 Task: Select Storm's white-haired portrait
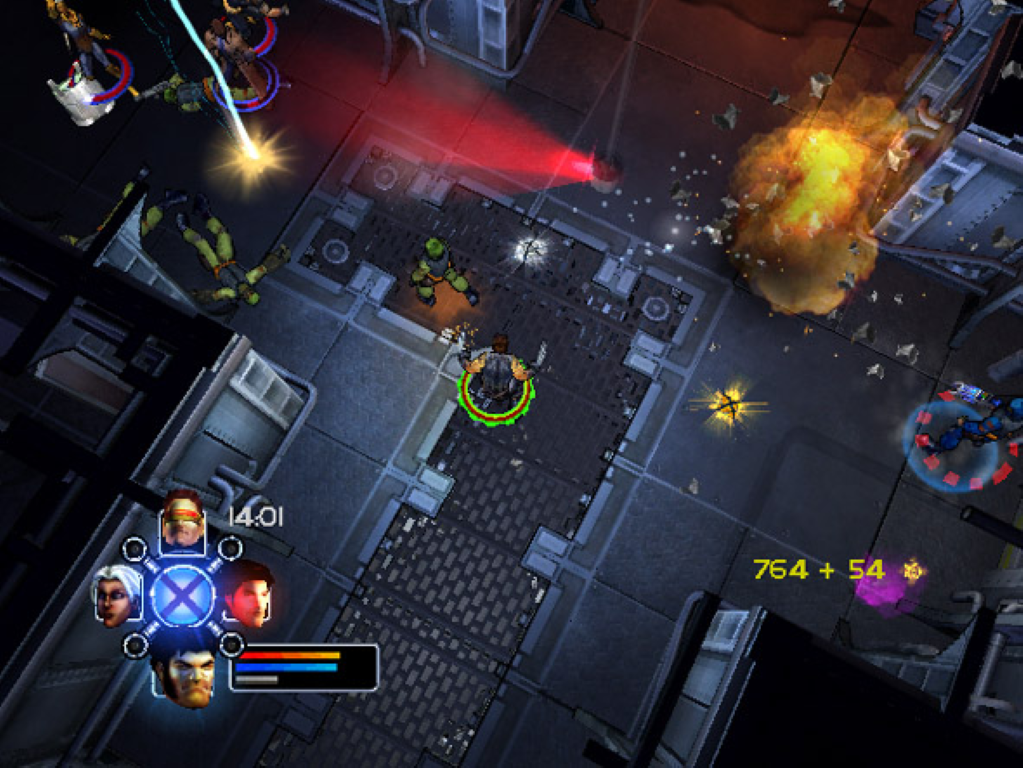tap(113, 595)
